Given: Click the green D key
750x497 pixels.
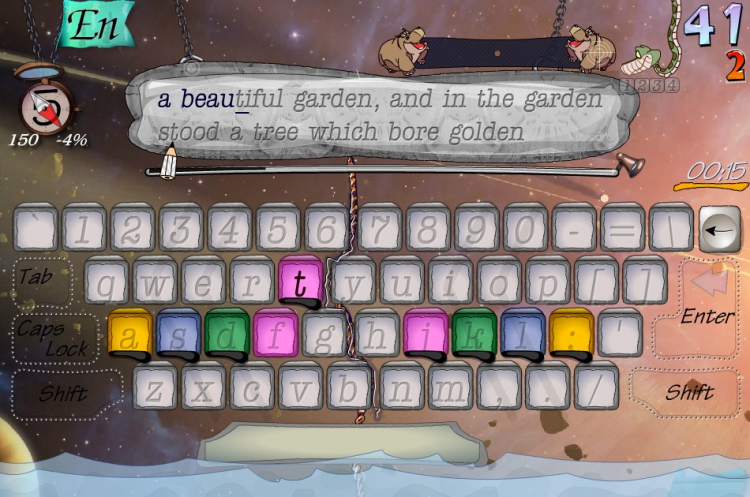Looking at the screenshot, I should pyautogui.click(x=227, y=334).
